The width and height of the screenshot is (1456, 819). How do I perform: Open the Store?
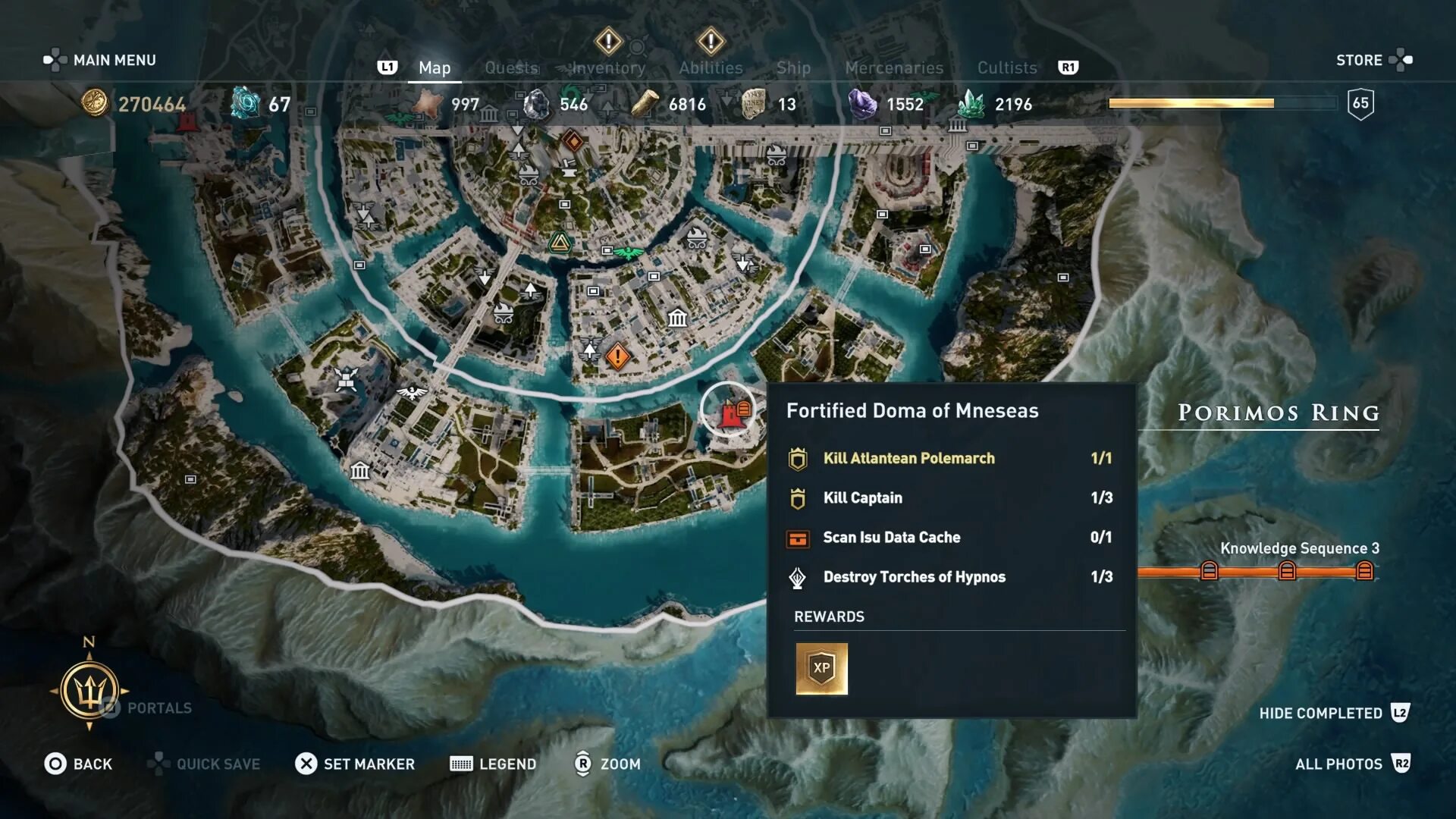click(x=1373, y=60)
